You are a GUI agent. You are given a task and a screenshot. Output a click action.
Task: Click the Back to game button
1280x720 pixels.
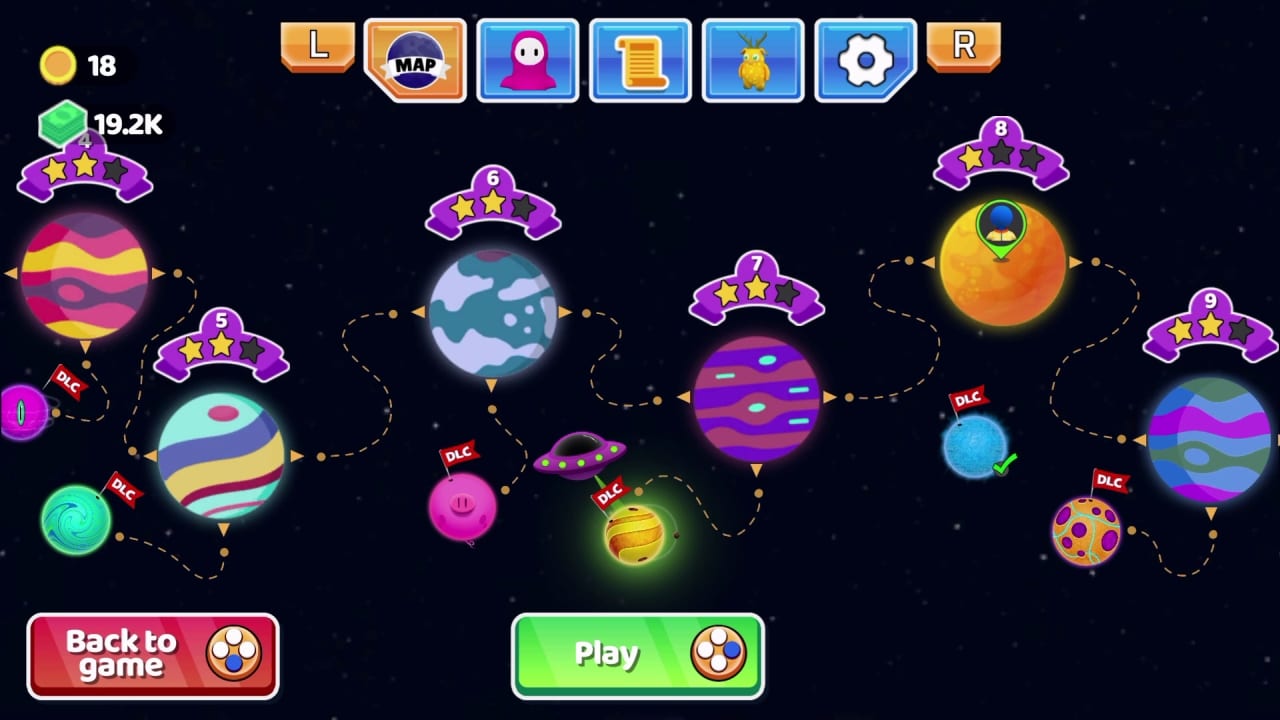pos(151,654)
